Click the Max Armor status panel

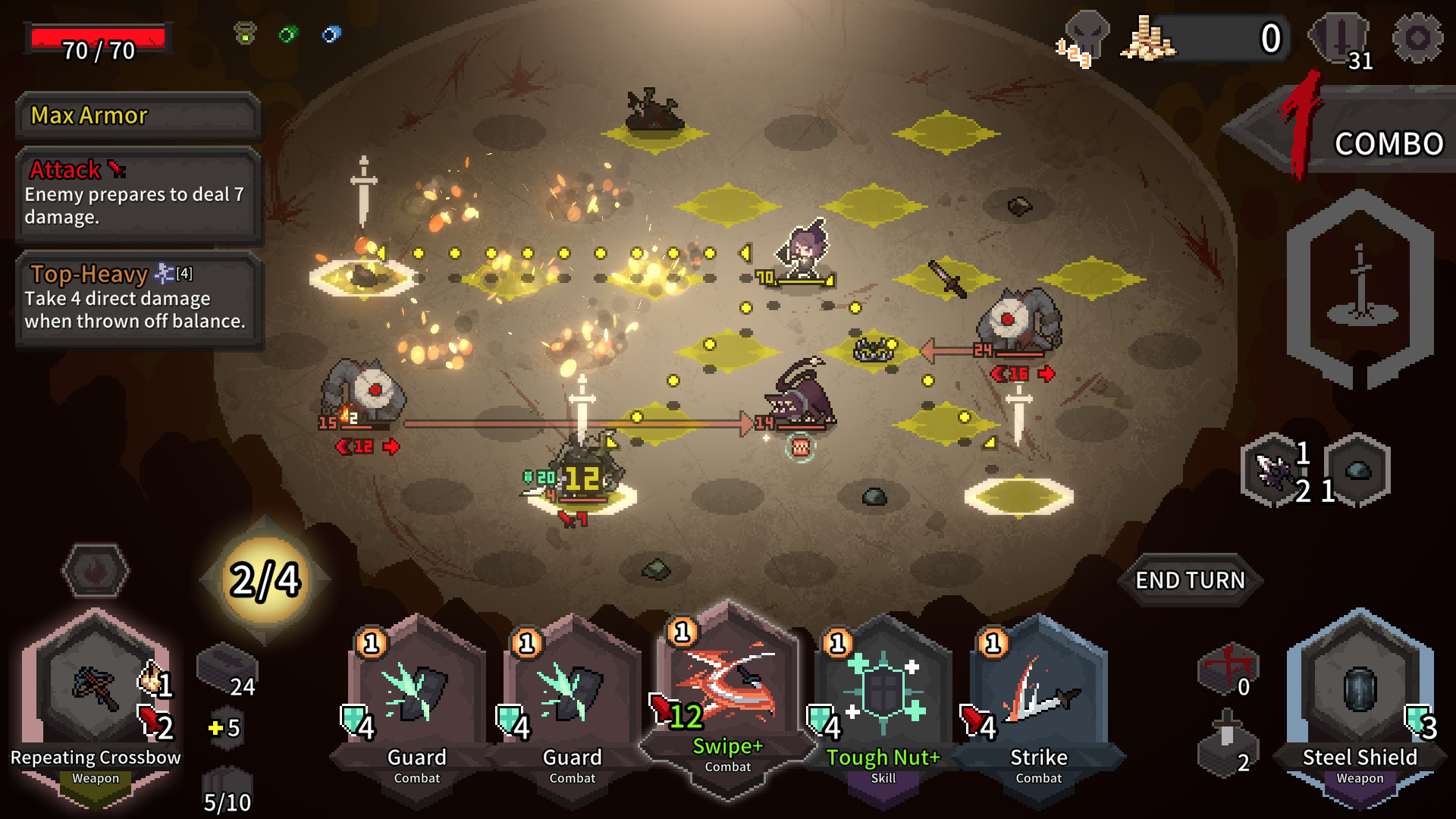(x=139, y=115)
